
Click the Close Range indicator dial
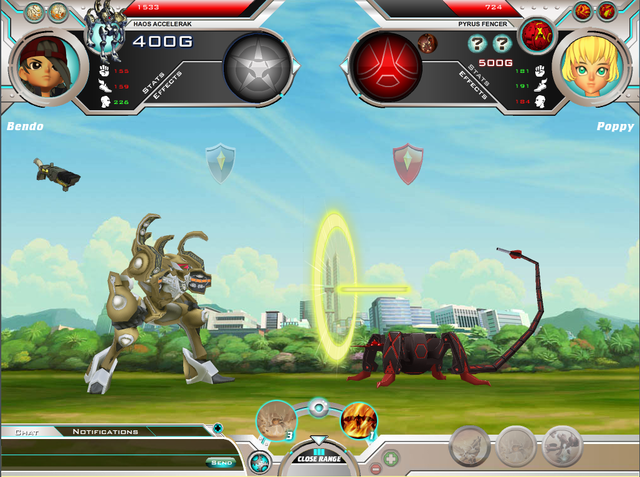(x=318, y=458)
